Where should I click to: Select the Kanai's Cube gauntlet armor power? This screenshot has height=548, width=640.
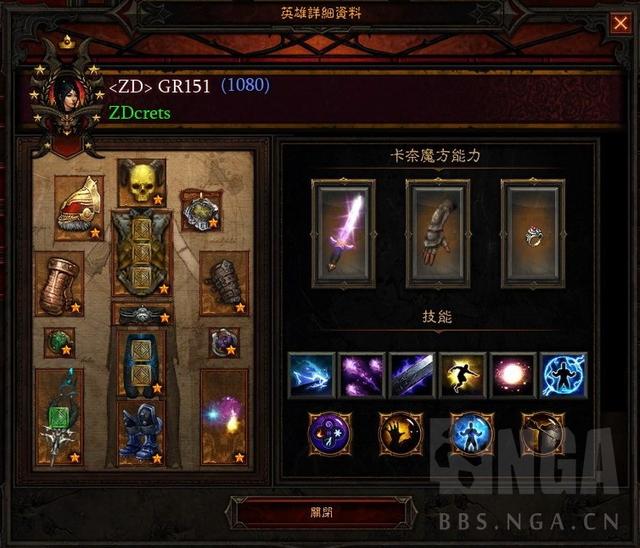(x=437, y=233)
